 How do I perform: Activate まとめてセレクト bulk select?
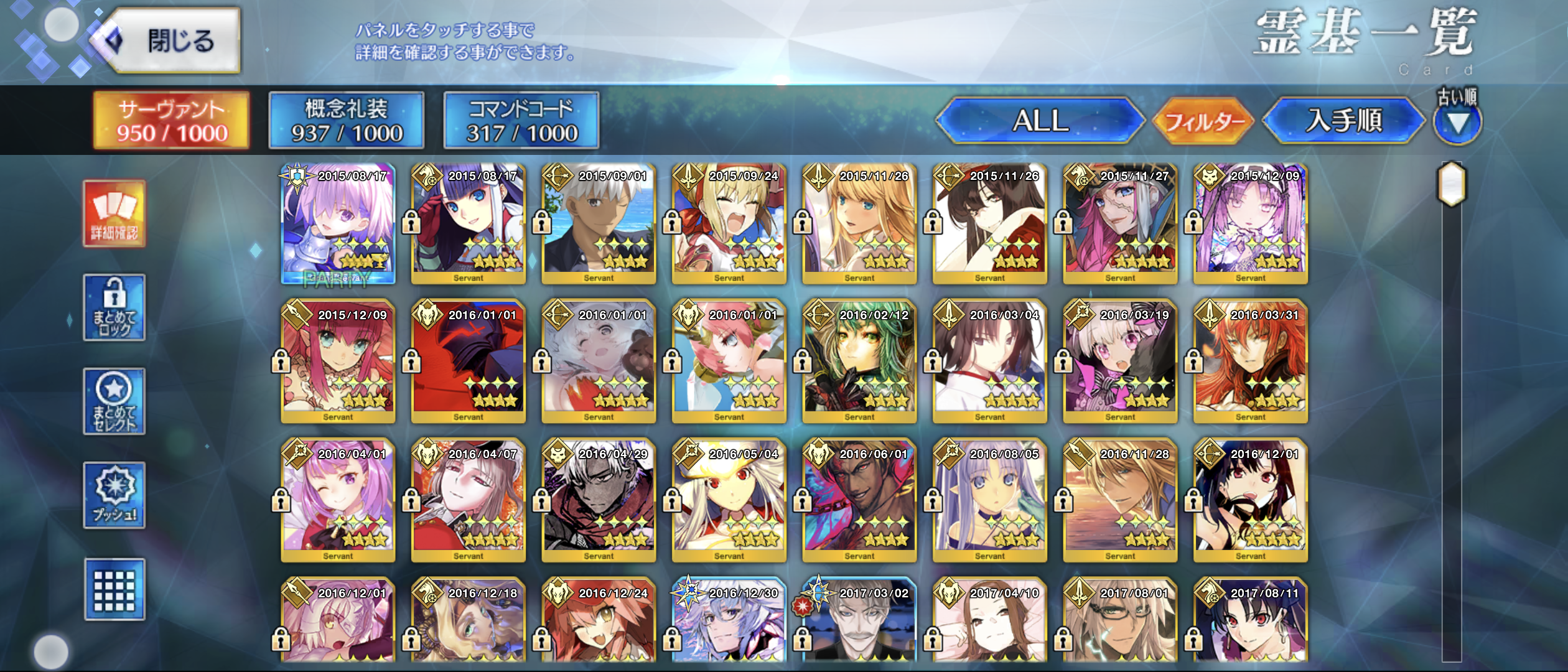pyautogui.click(x=114, y=401)
